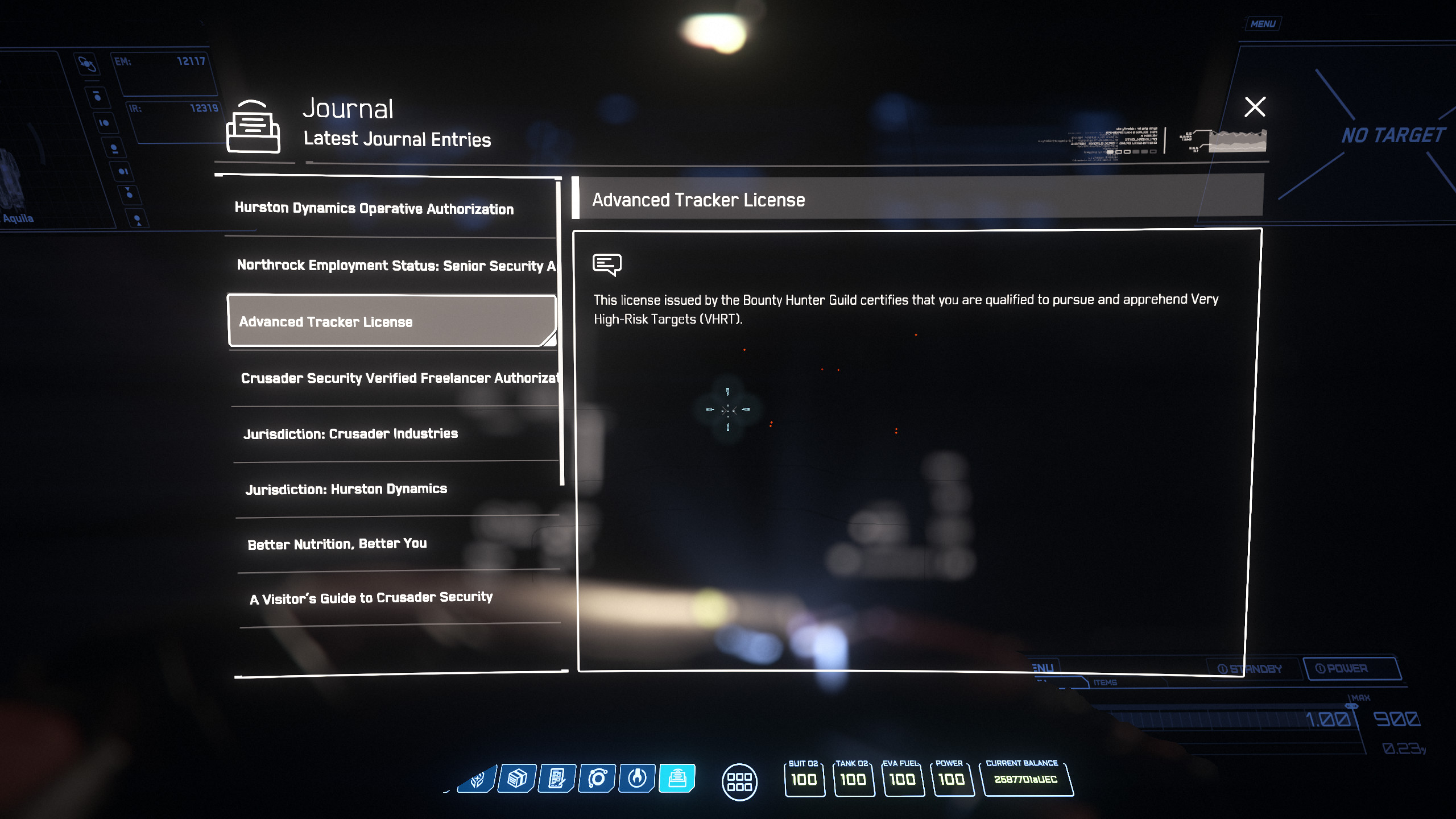Screen dimensions: 1456x819
Task: Open the Better Nutrition, Better You entry
Action: coord(337,544)
